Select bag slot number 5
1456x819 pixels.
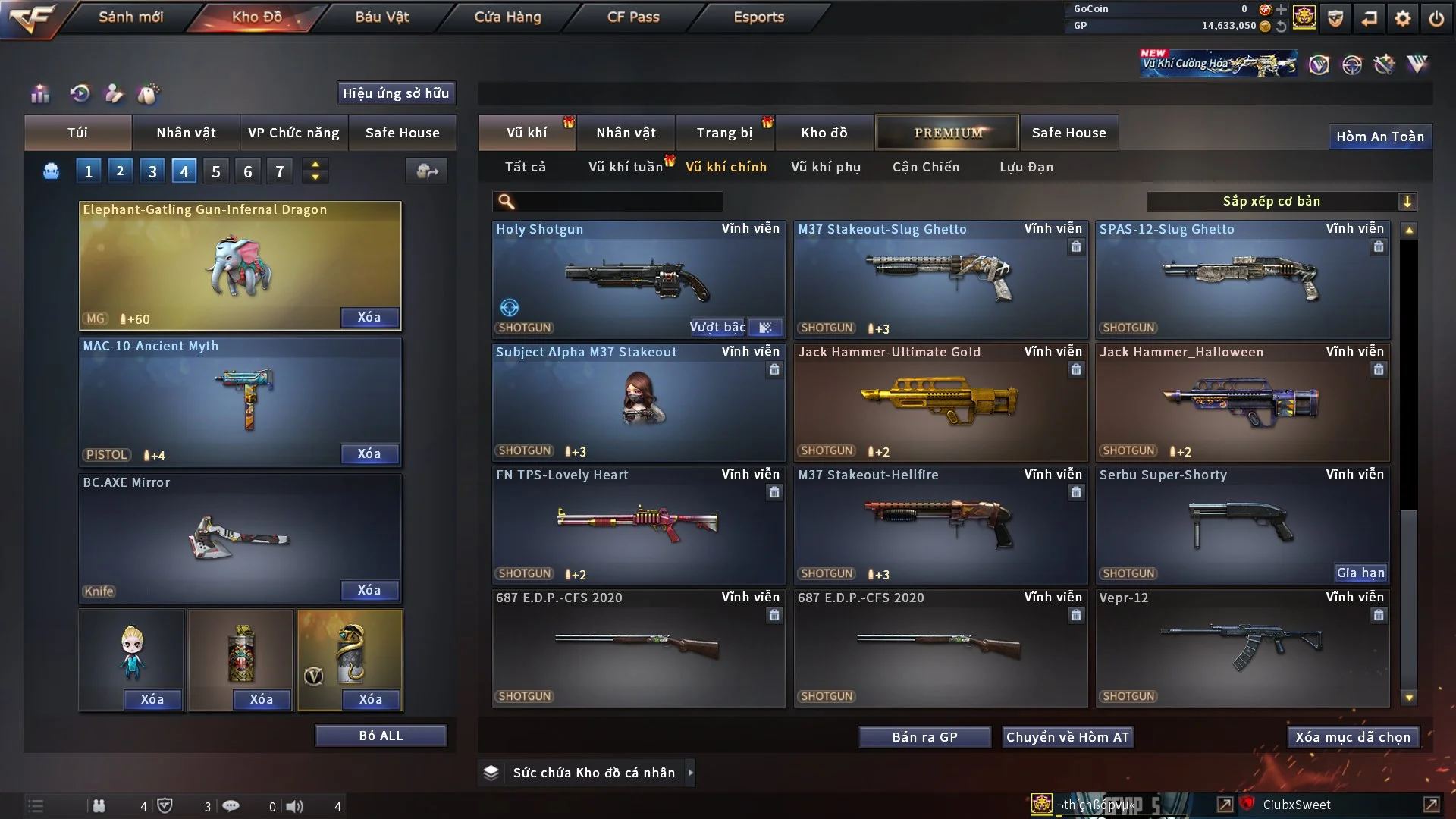(x=216, y=171)
